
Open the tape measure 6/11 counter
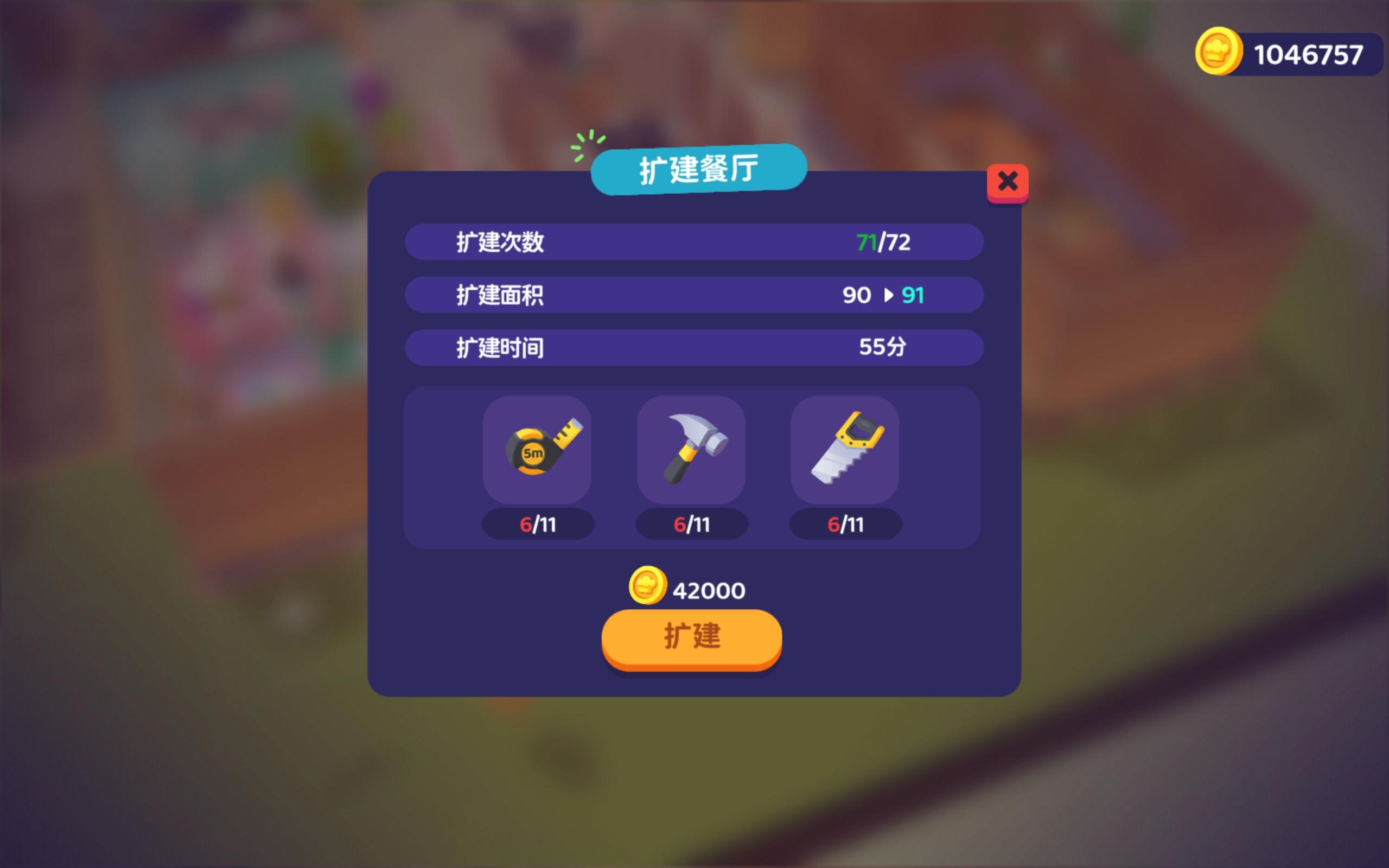click(x=537, y=524)
